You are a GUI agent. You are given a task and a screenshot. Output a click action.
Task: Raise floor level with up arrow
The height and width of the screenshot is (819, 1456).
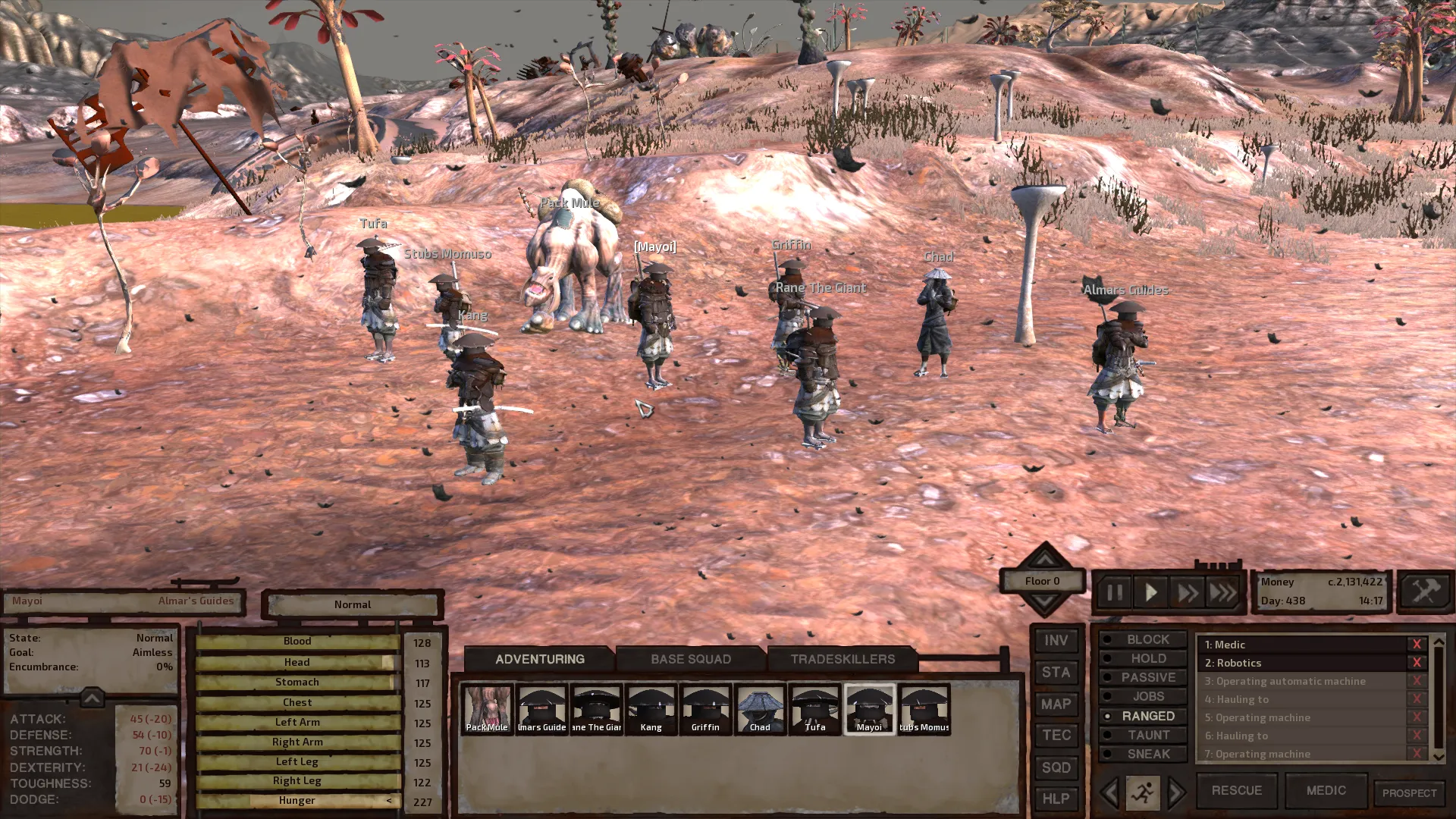(x=1043, y=560)
